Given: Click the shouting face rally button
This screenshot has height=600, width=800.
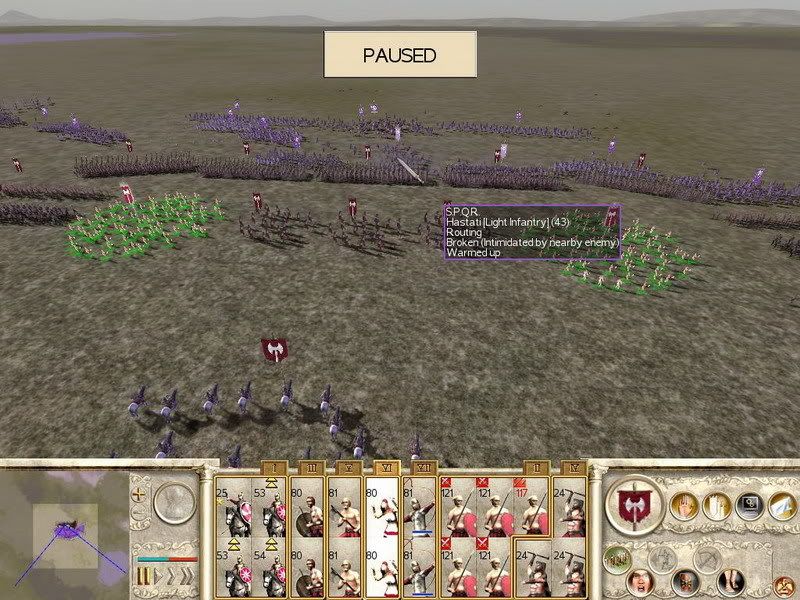Looking at the screenshot, I should pos(641,580).
